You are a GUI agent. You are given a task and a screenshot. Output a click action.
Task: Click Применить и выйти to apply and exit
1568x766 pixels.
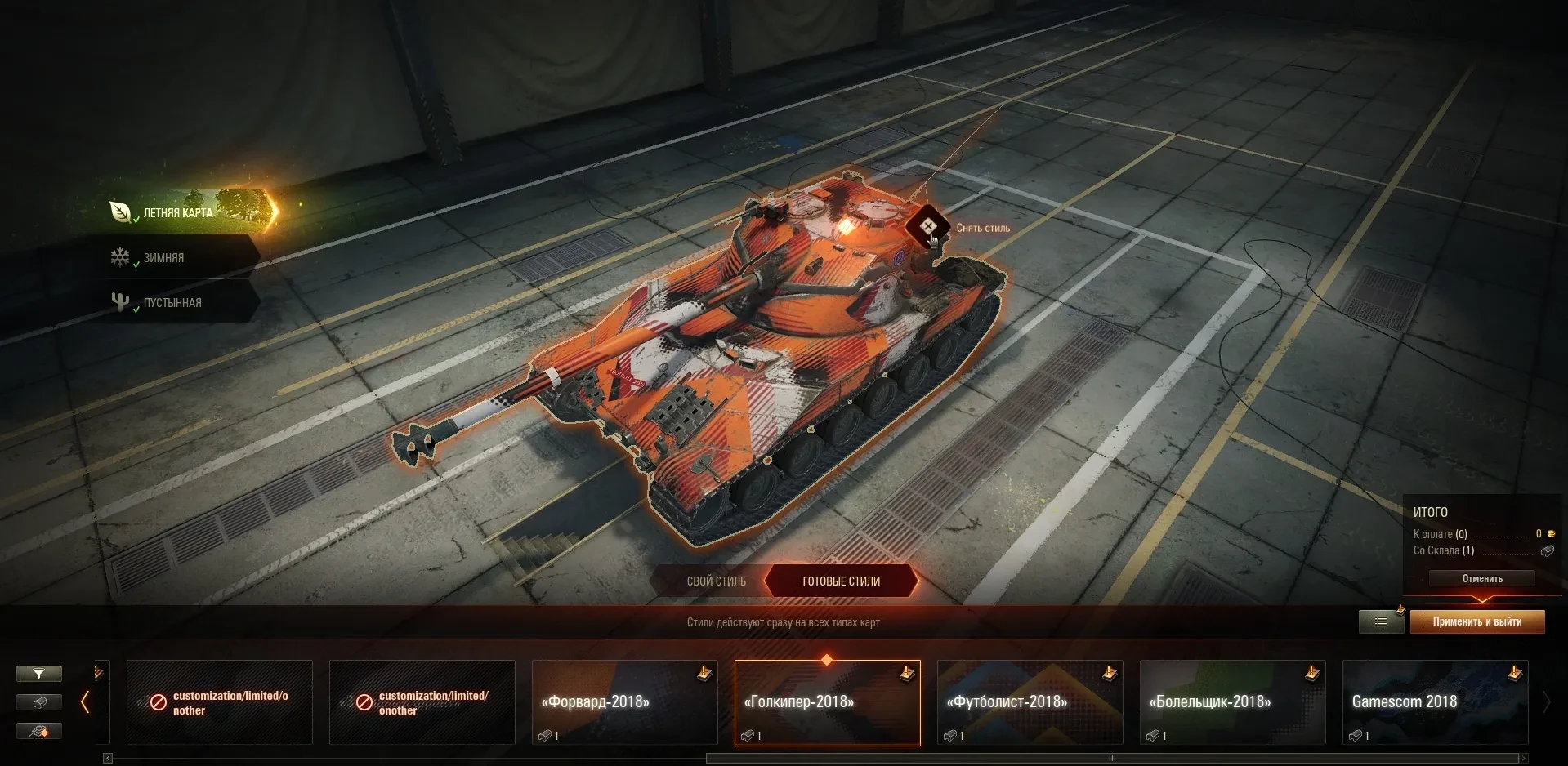[1476, 621]
